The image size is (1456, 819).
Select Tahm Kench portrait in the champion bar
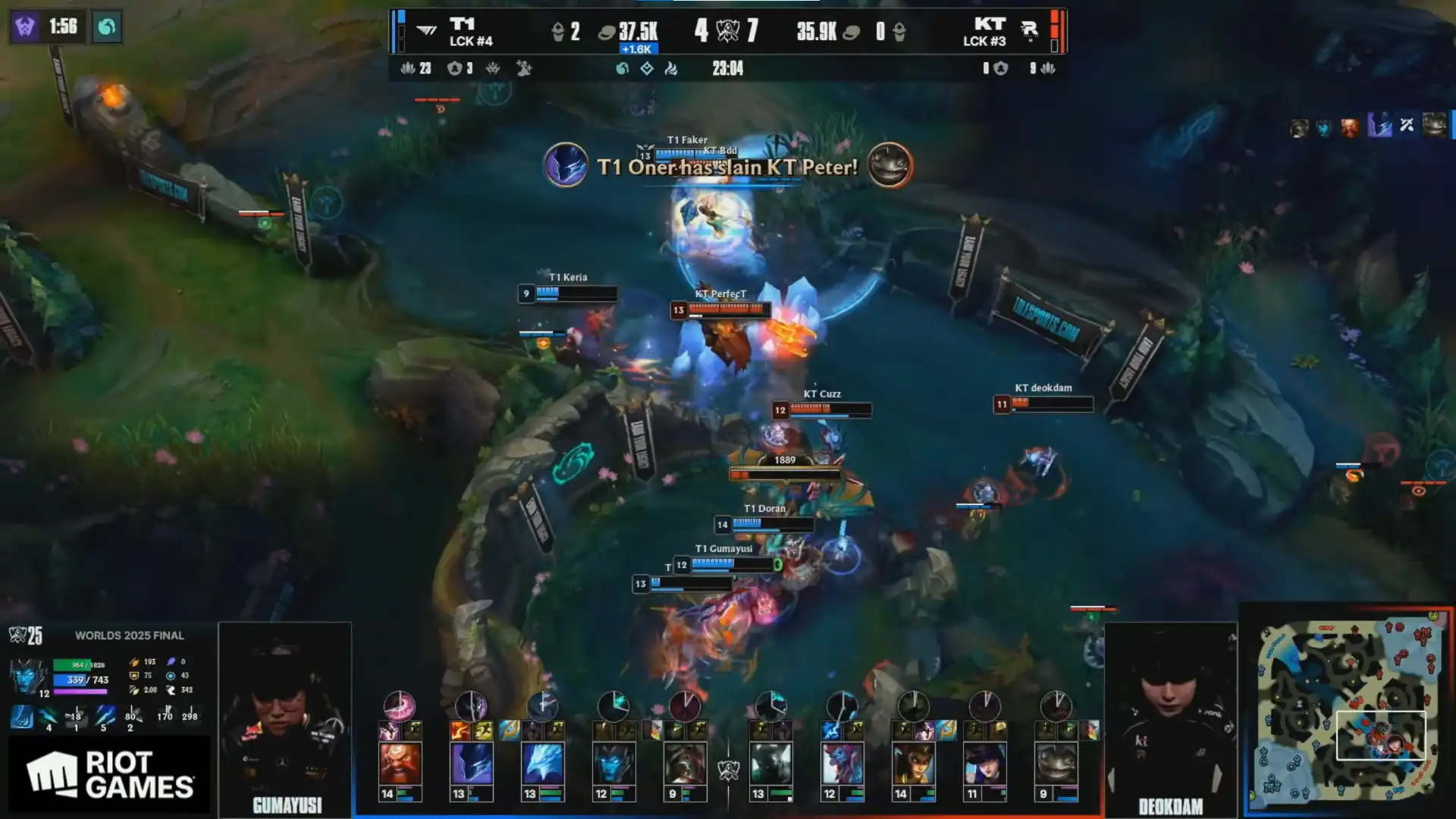coord(1056,763)
